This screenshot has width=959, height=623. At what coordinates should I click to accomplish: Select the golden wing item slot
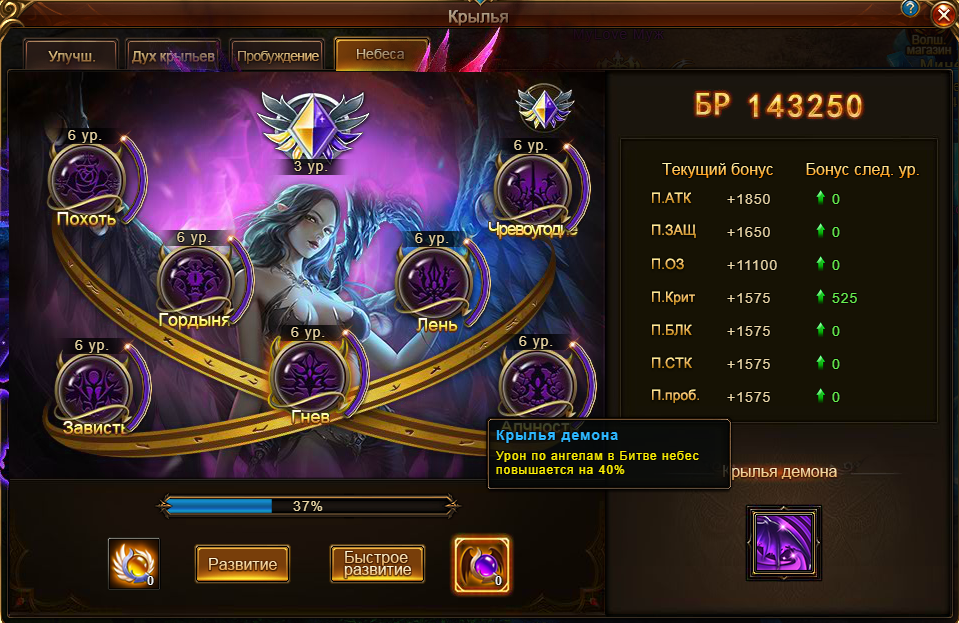pyautogui.click(x=133, y=564)
